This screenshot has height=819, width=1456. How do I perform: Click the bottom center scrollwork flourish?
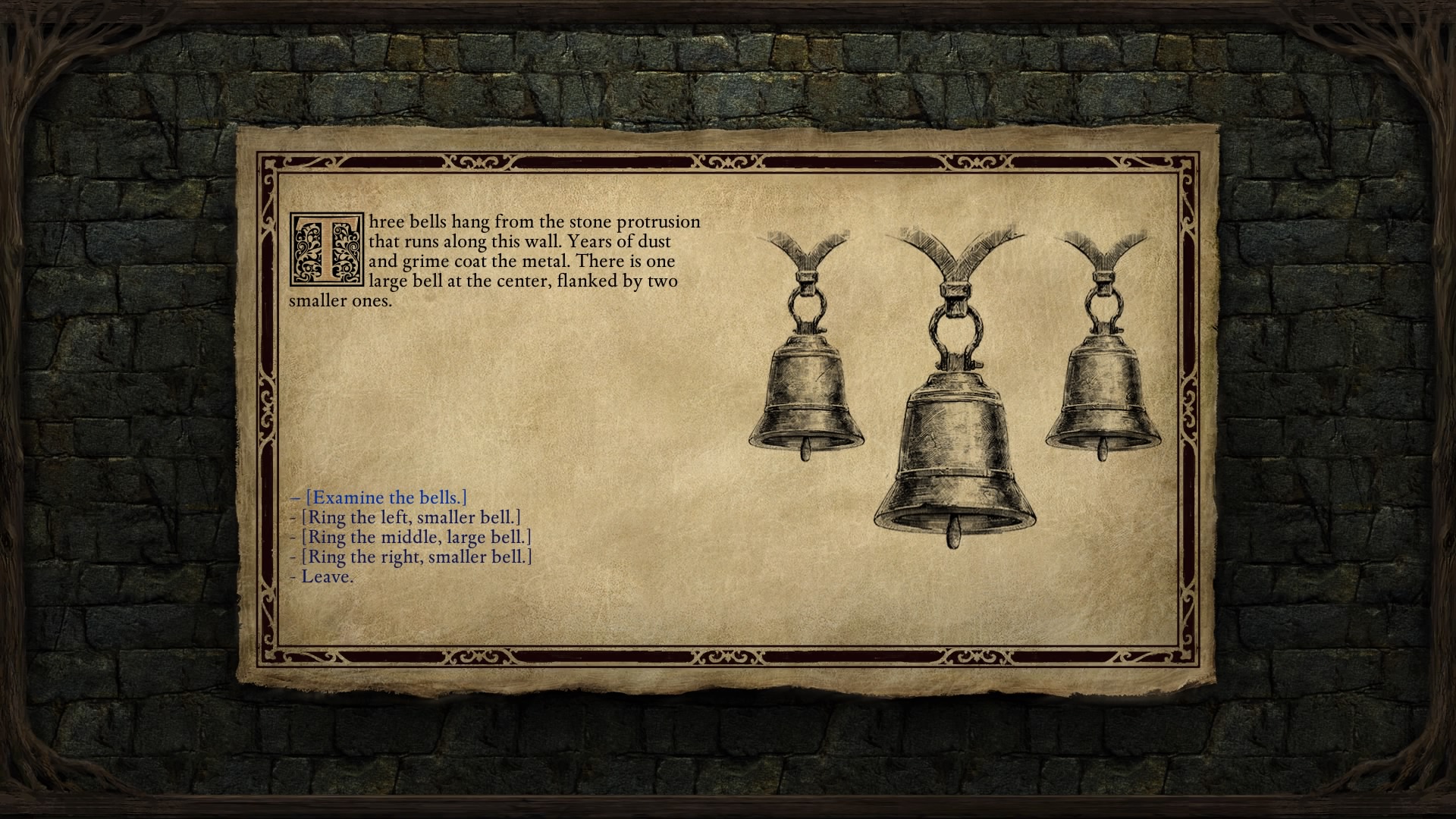point(726,655)
